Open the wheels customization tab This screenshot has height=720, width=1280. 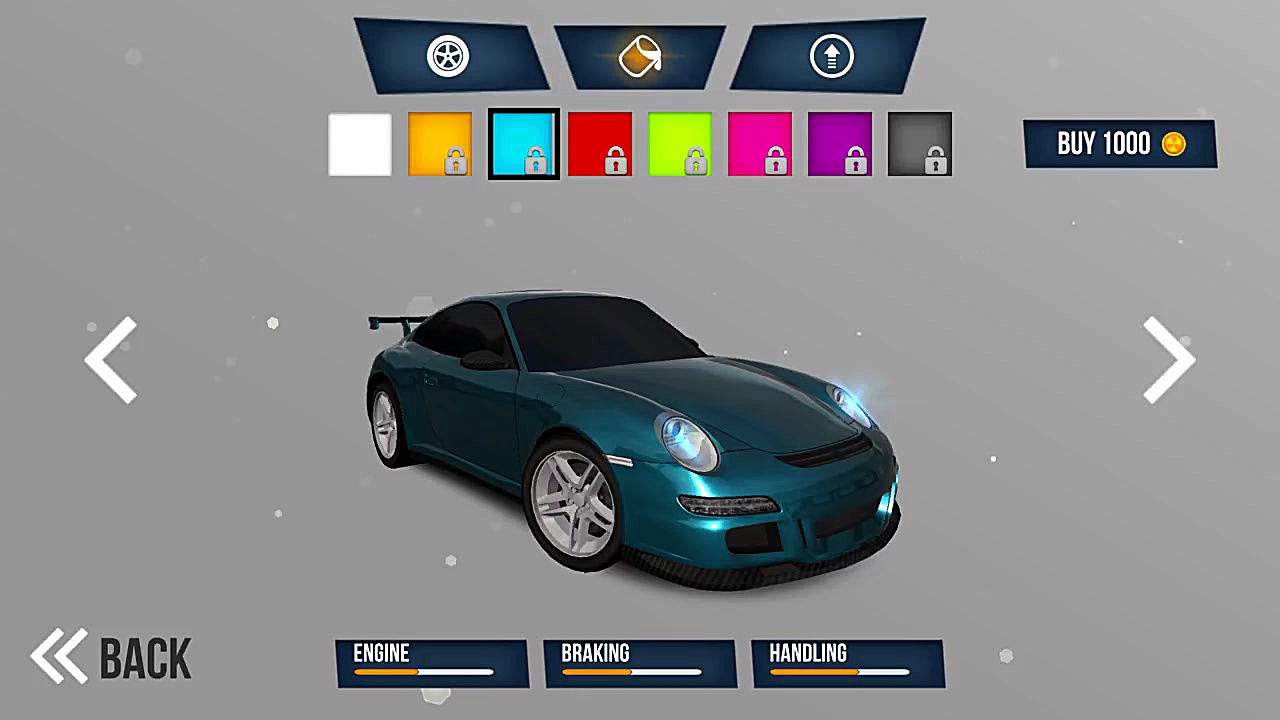[447, 56]
